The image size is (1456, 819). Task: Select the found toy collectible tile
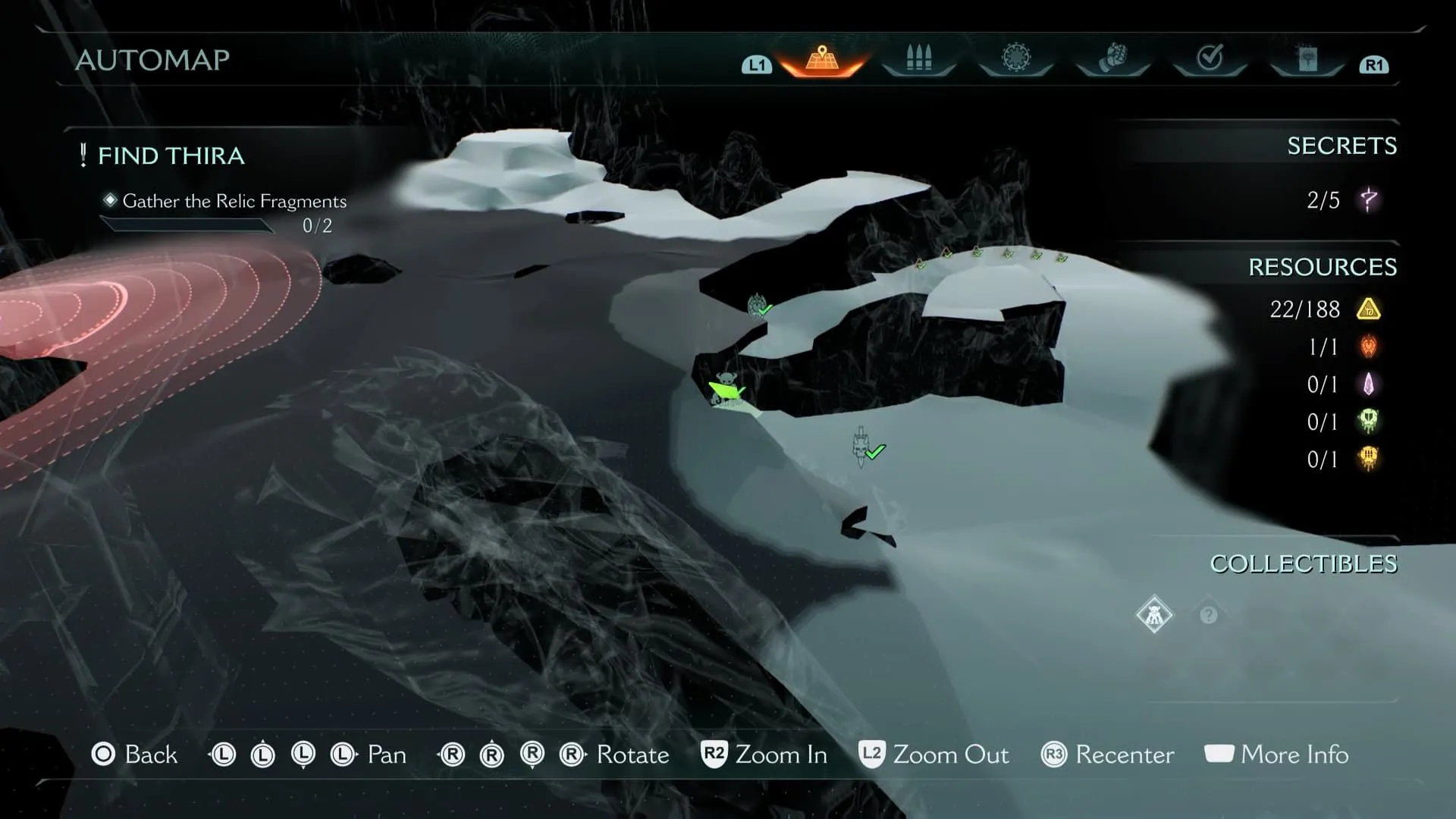pyautogui.click(x=1154, y=614)
